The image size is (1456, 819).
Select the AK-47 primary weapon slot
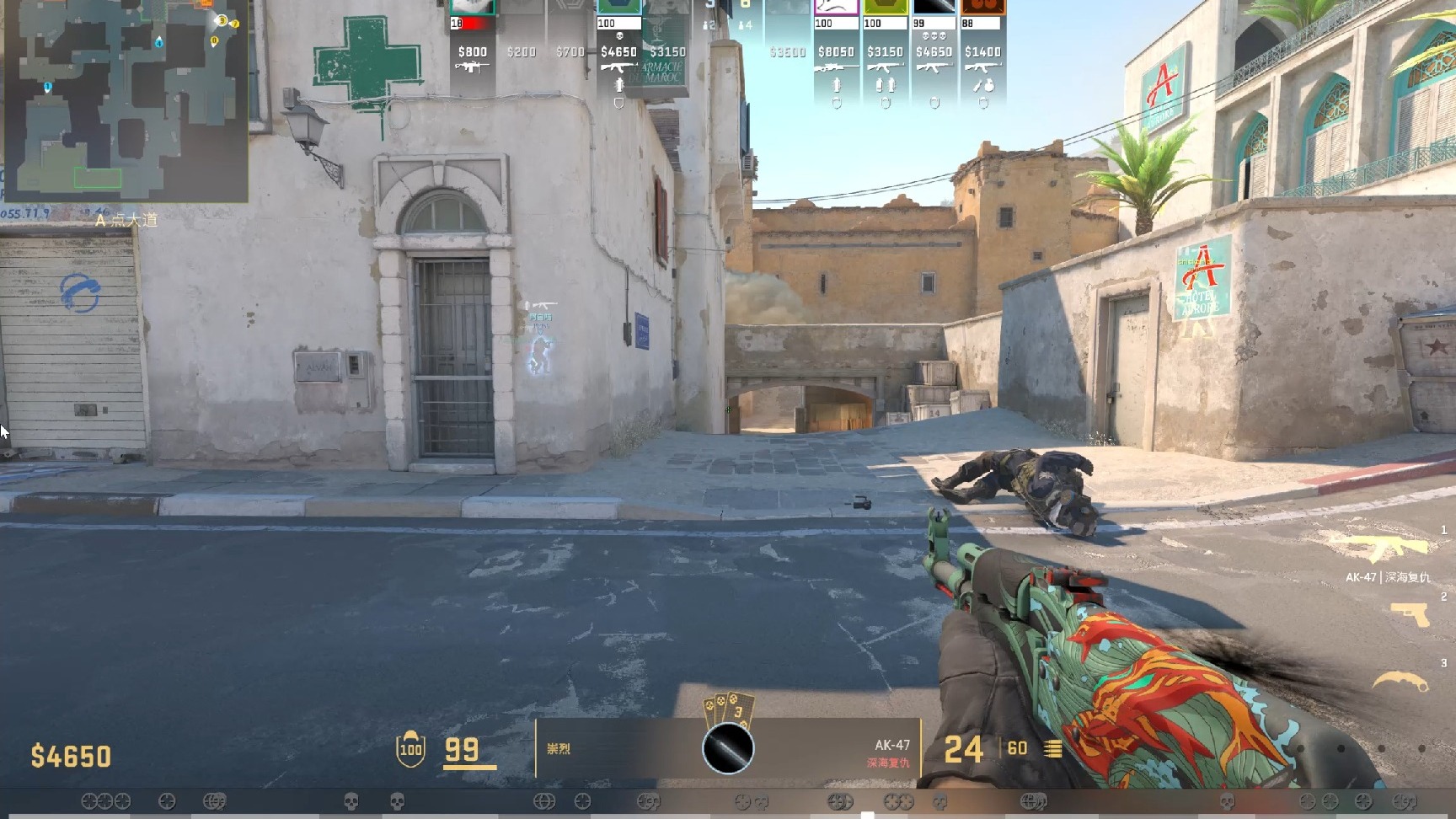click(1388, 549)
